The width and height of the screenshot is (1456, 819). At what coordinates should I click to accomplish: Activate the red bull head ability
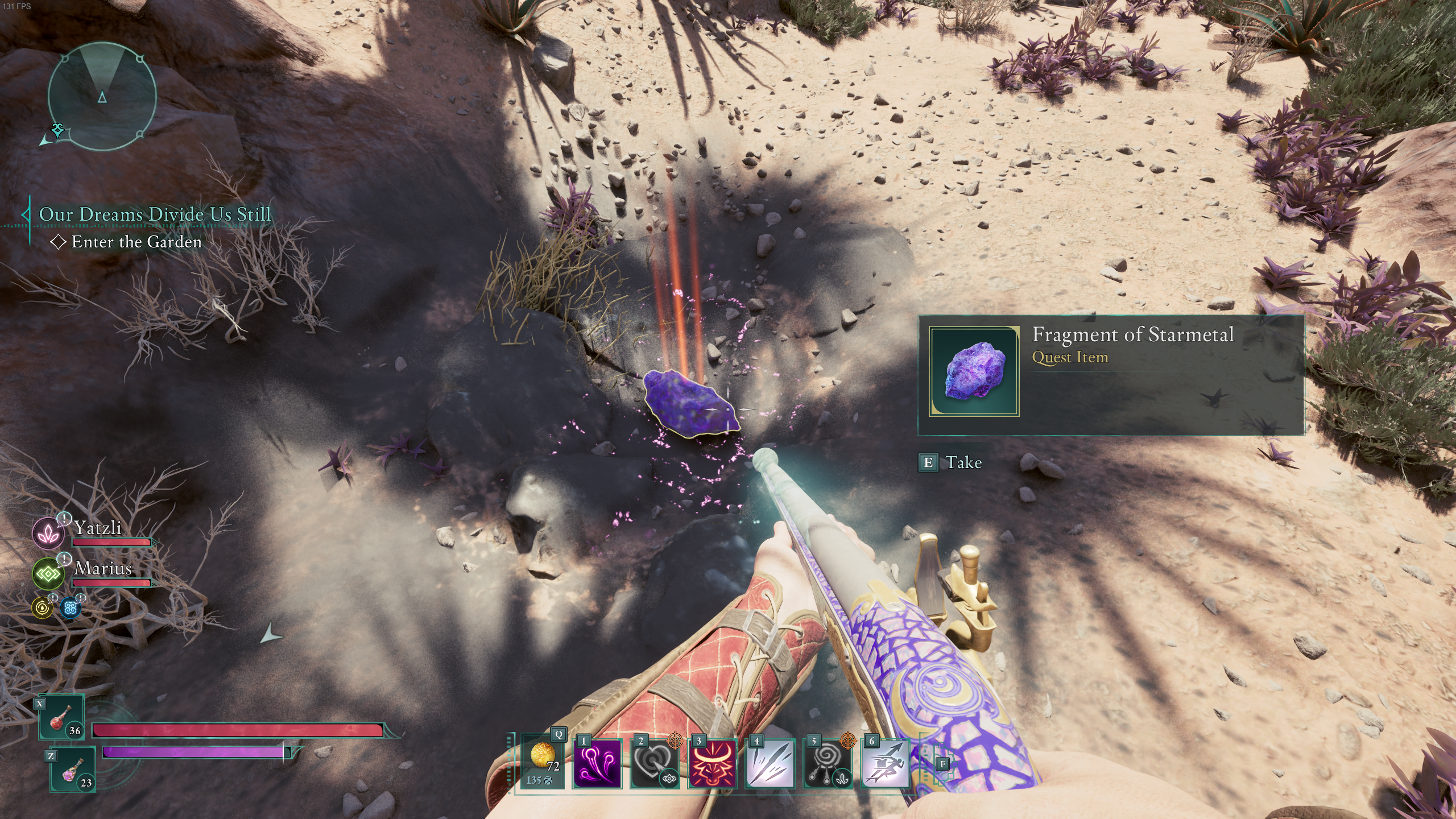[x=713, y=764]
